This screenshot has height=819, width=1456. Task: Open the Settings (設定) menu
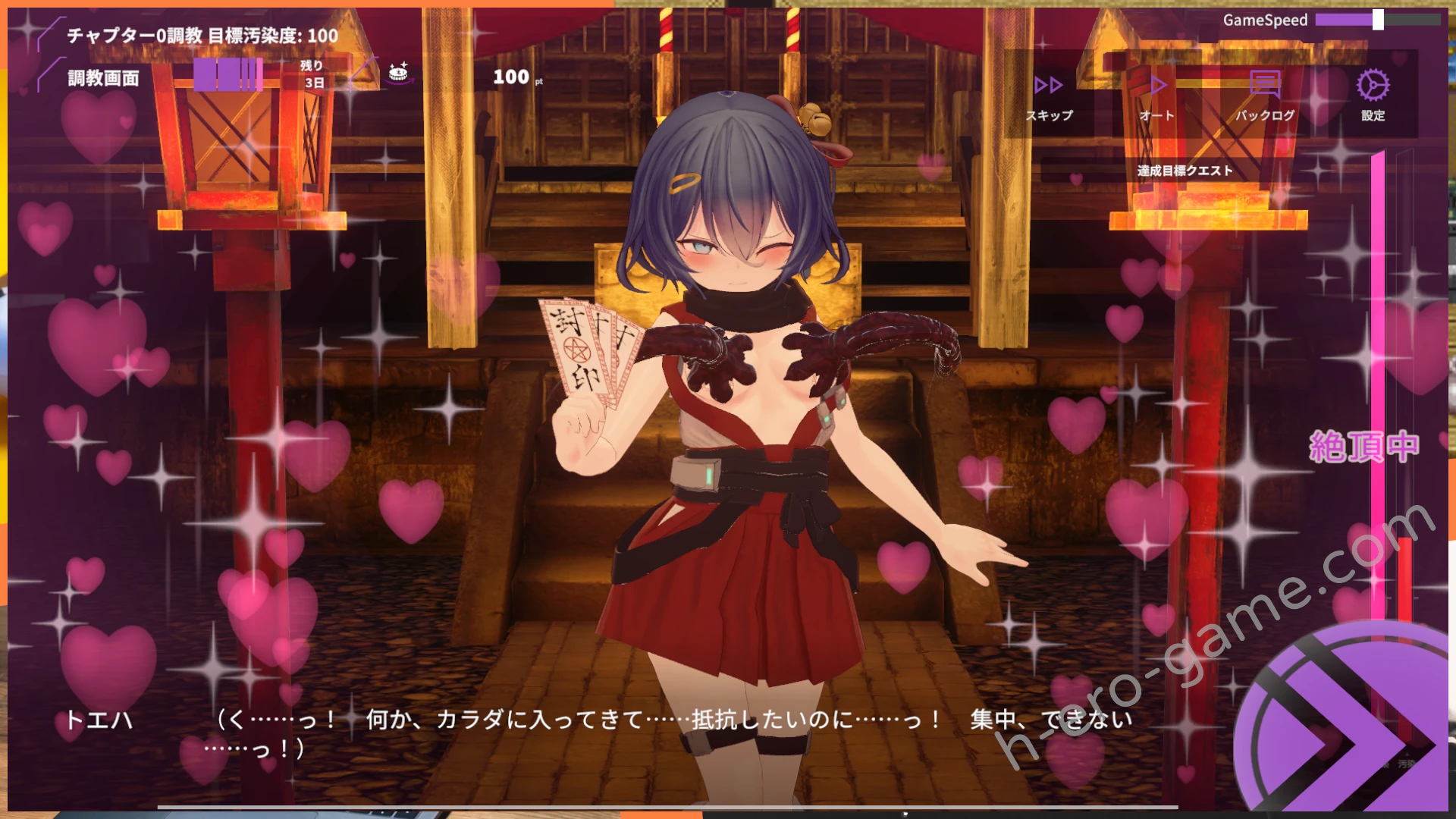(x=1373, y=96)
